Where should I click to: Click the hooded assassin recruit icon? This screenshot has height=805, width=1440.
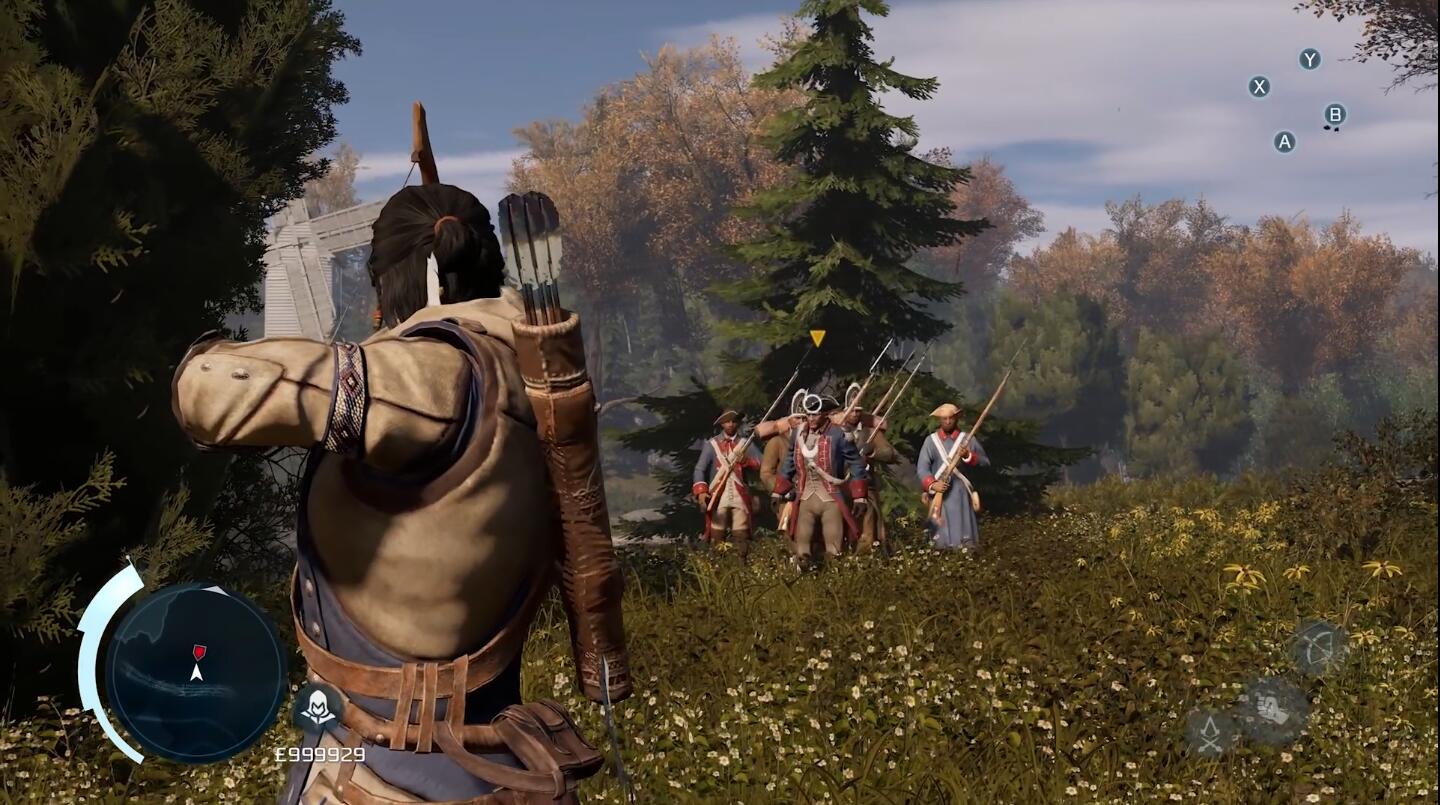[318, 708]
